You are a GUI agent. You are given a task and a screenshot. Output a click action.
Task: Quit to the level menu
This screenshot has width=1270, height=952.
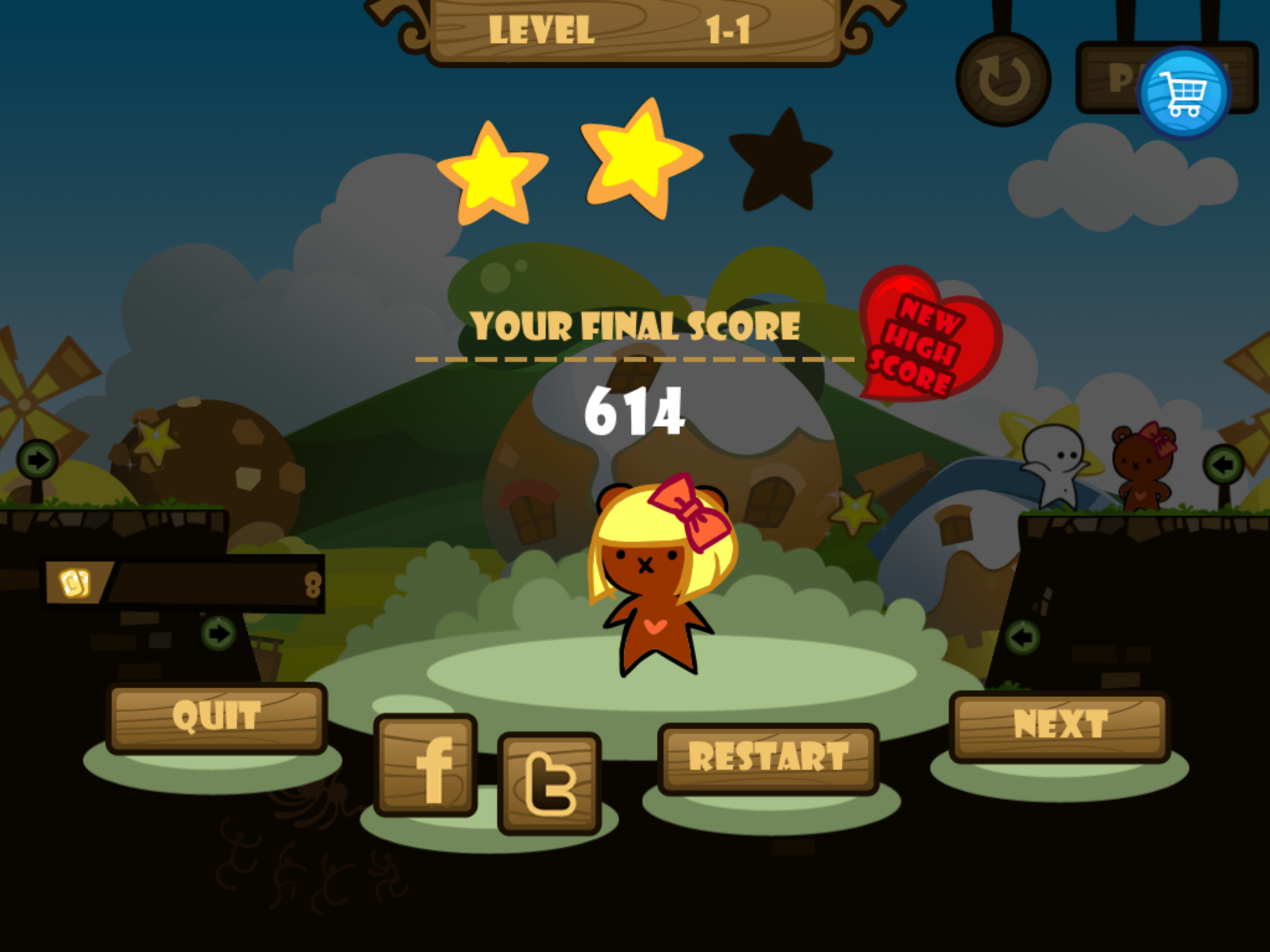[216, 718]
